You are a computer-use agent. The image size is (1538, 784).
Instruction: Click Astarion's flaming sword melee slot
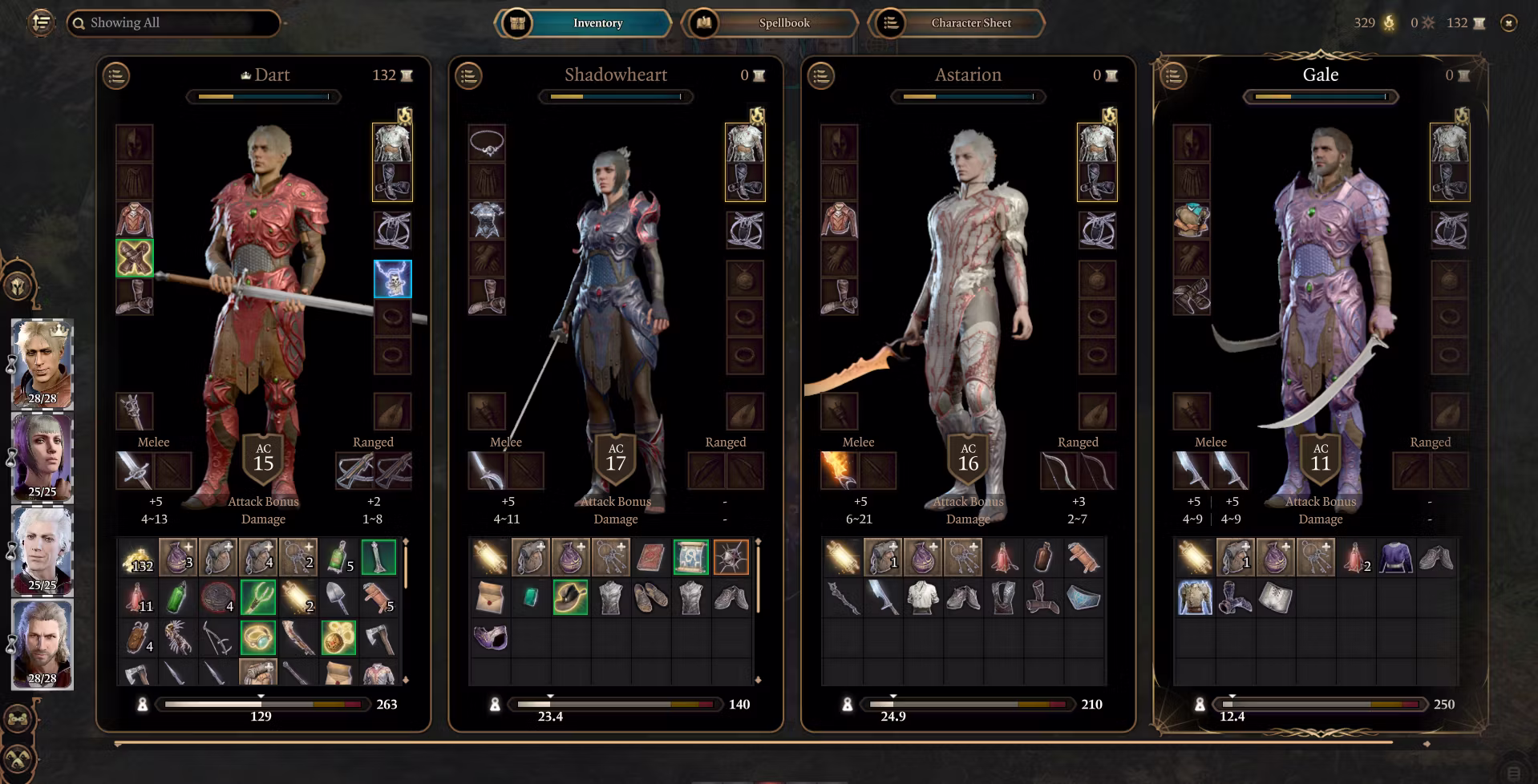[x=839, y=471]
